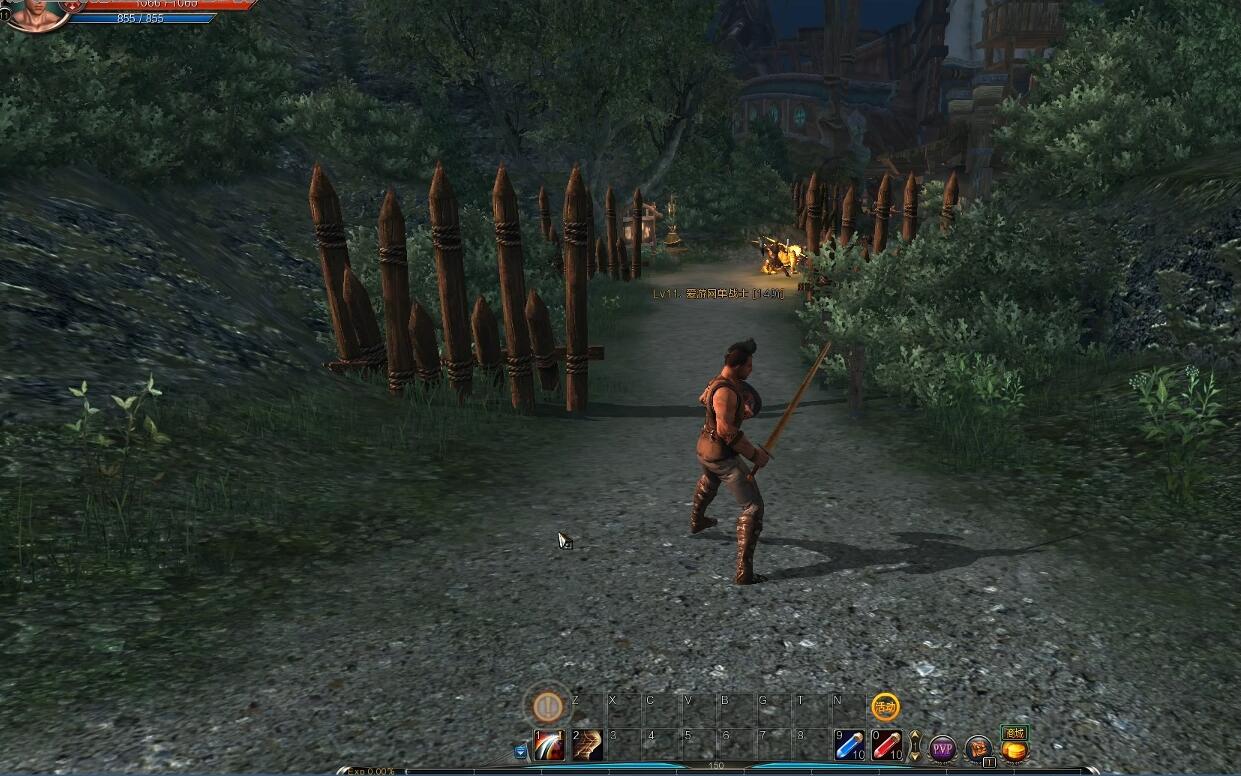
Task: Activate the slash skill in slot 1
Action: tap(549, 746)
